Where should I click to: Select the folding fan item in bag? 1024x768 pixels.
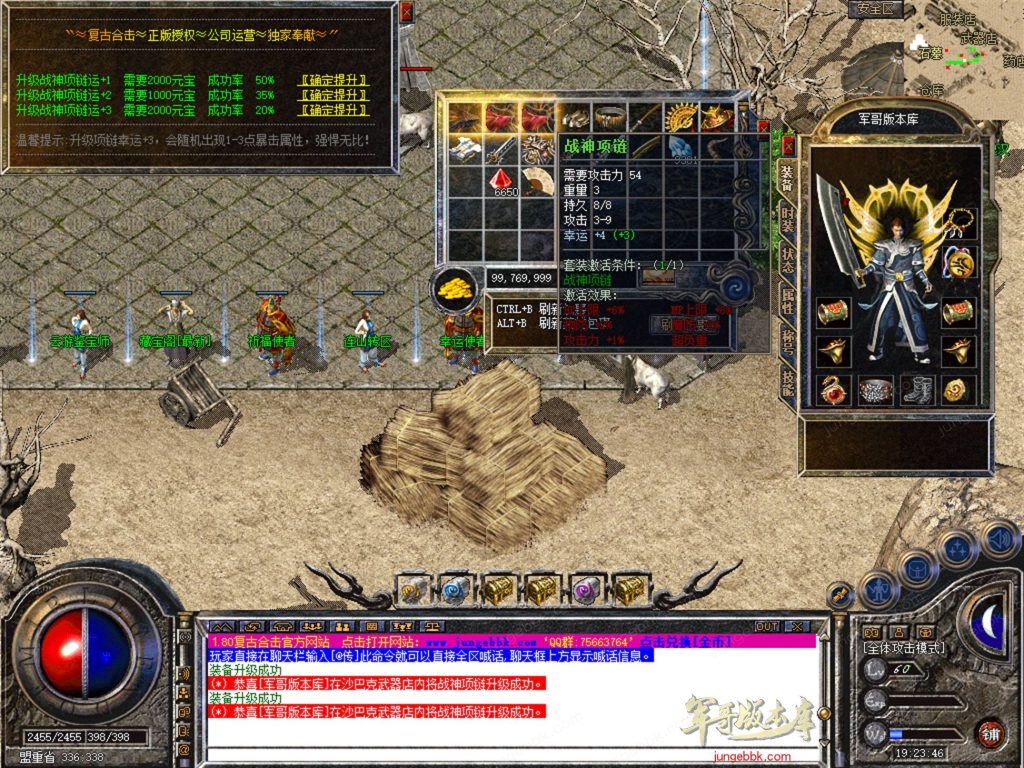(539, 181)
